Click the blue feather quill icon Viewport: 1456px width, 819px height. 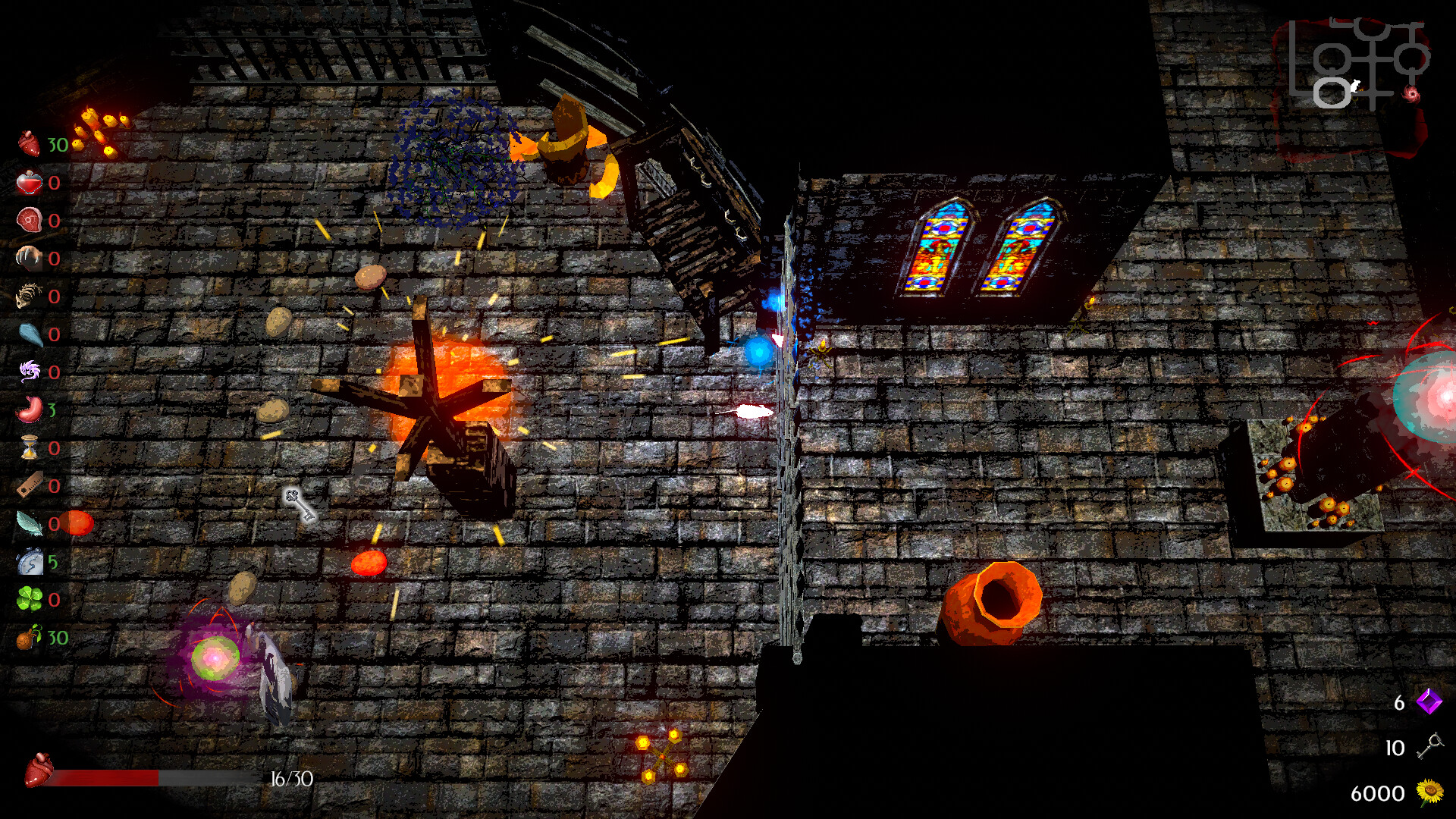pos(28,519)
